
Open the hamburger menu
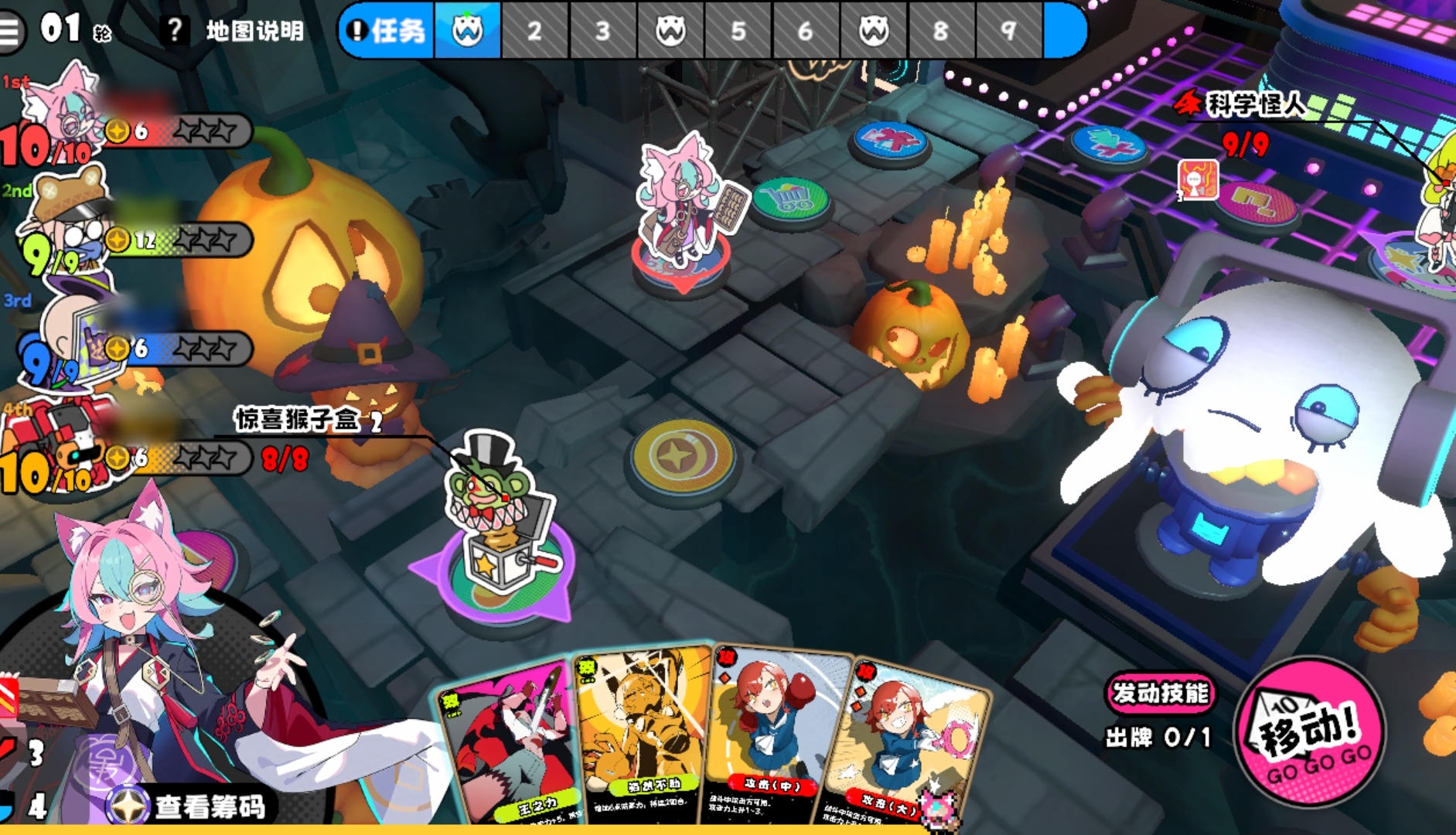[x=11, y=31]
